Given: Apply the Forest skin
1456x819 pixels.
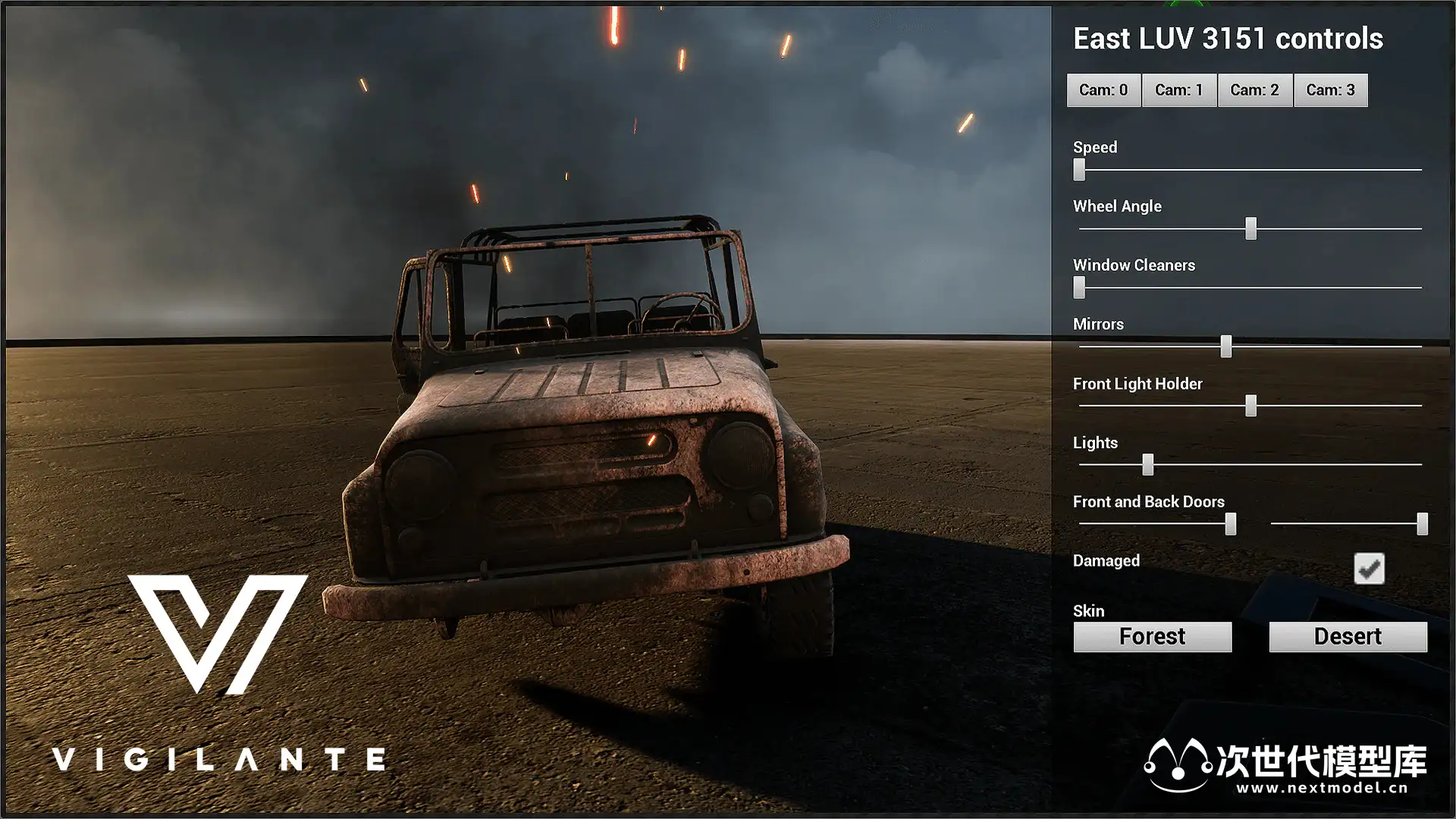Looking at the screenshot, I should point(1152,637).
